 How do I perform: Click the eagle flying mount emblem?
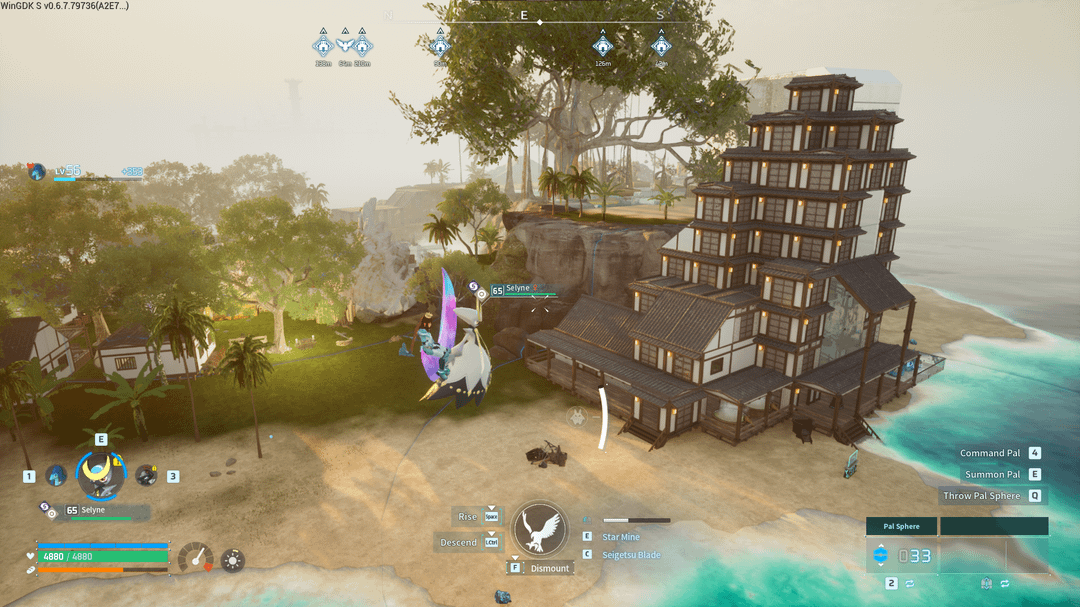coord(539,528)
